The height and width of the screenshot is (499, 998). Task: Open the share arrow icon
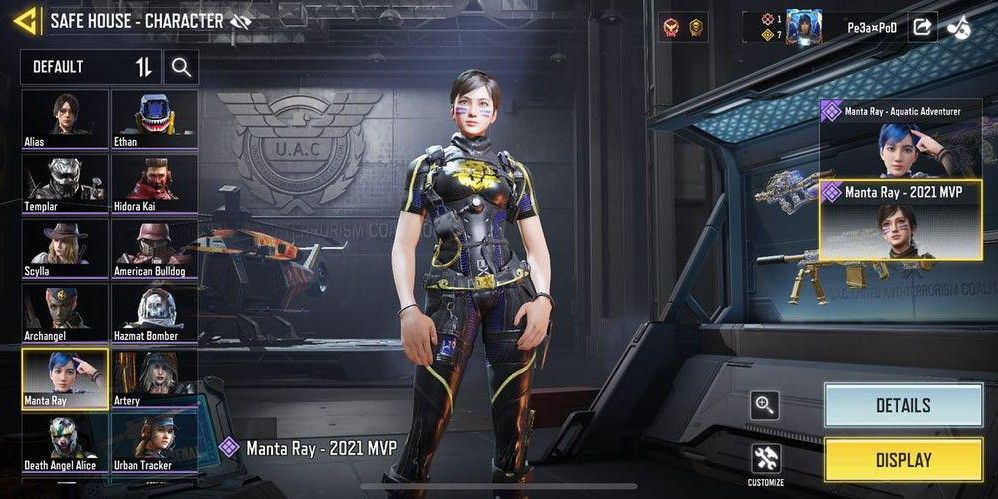click(921, 27)
